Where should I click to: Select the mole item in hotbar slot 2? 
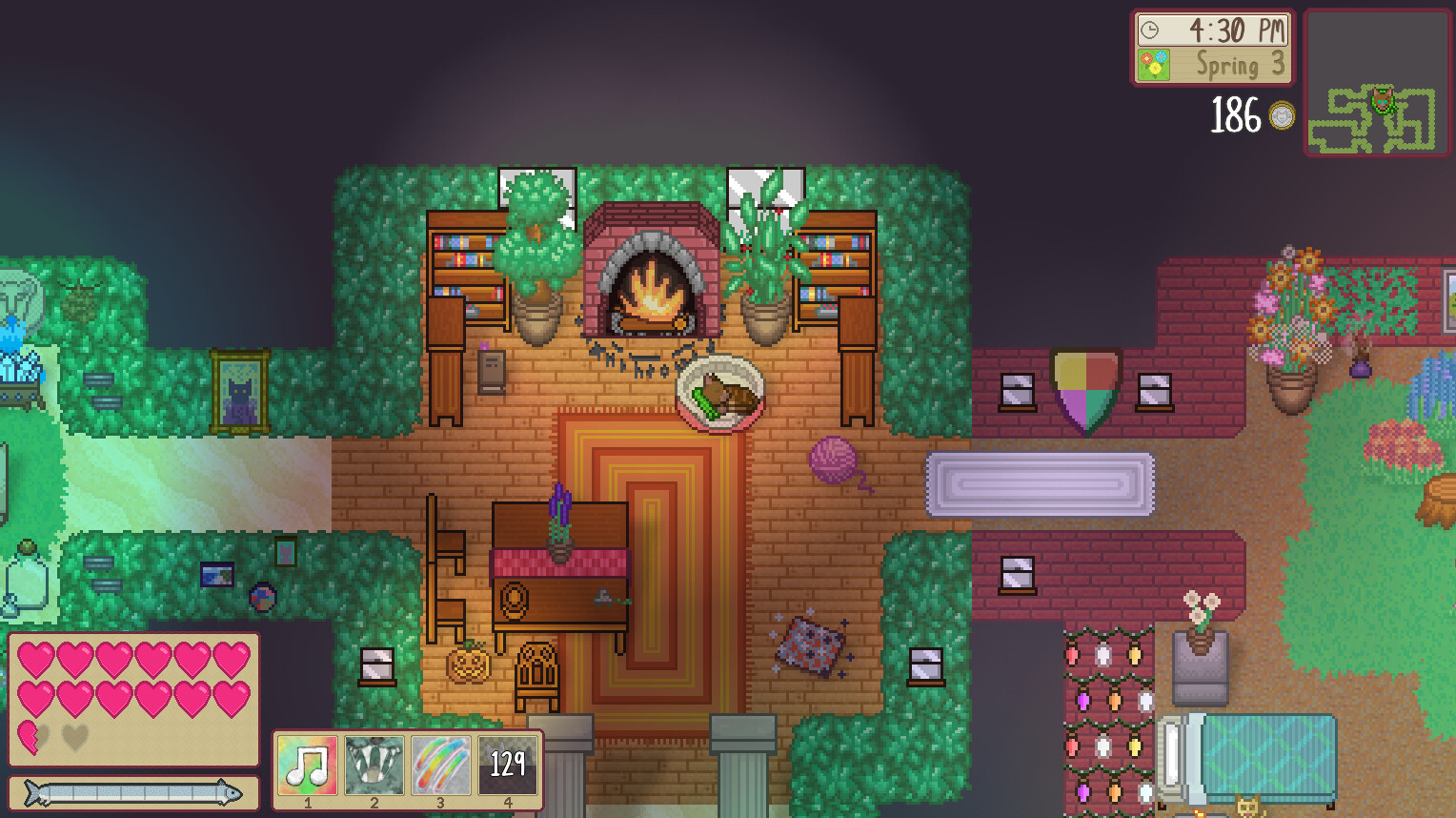click(373, 765)
